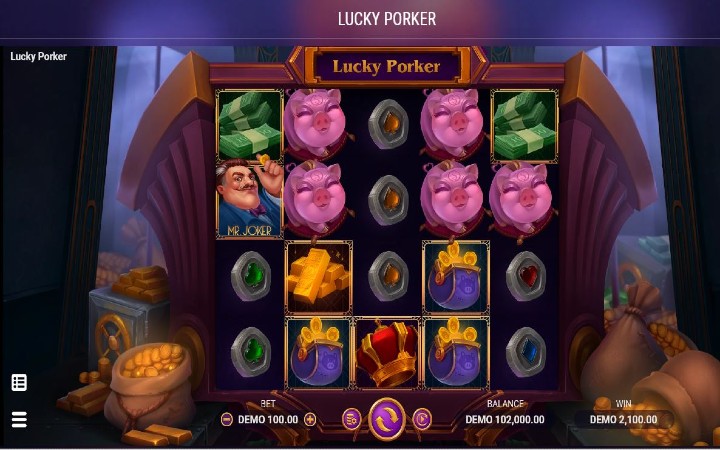This screenshot has width=720, height=450.
Task: Start autoplay with the play-arrow button
Action: 422,419
